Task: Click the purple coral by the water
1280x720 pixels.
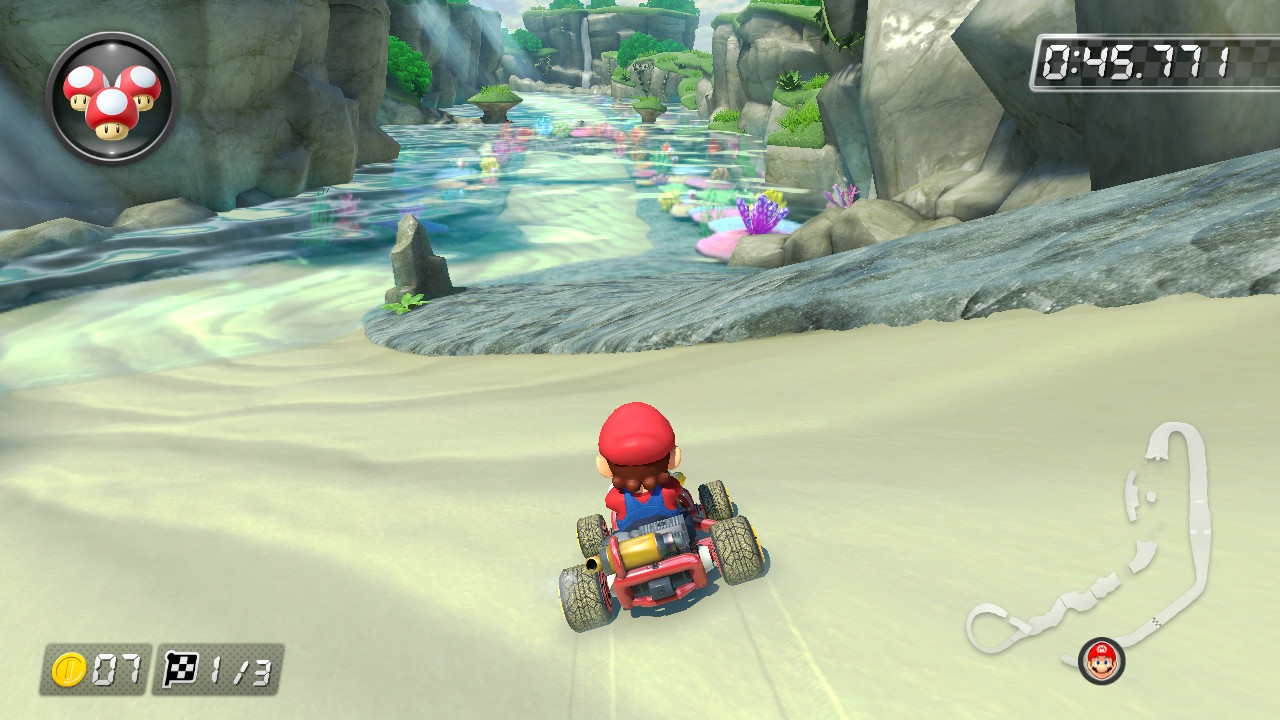Action: (762, 215)
